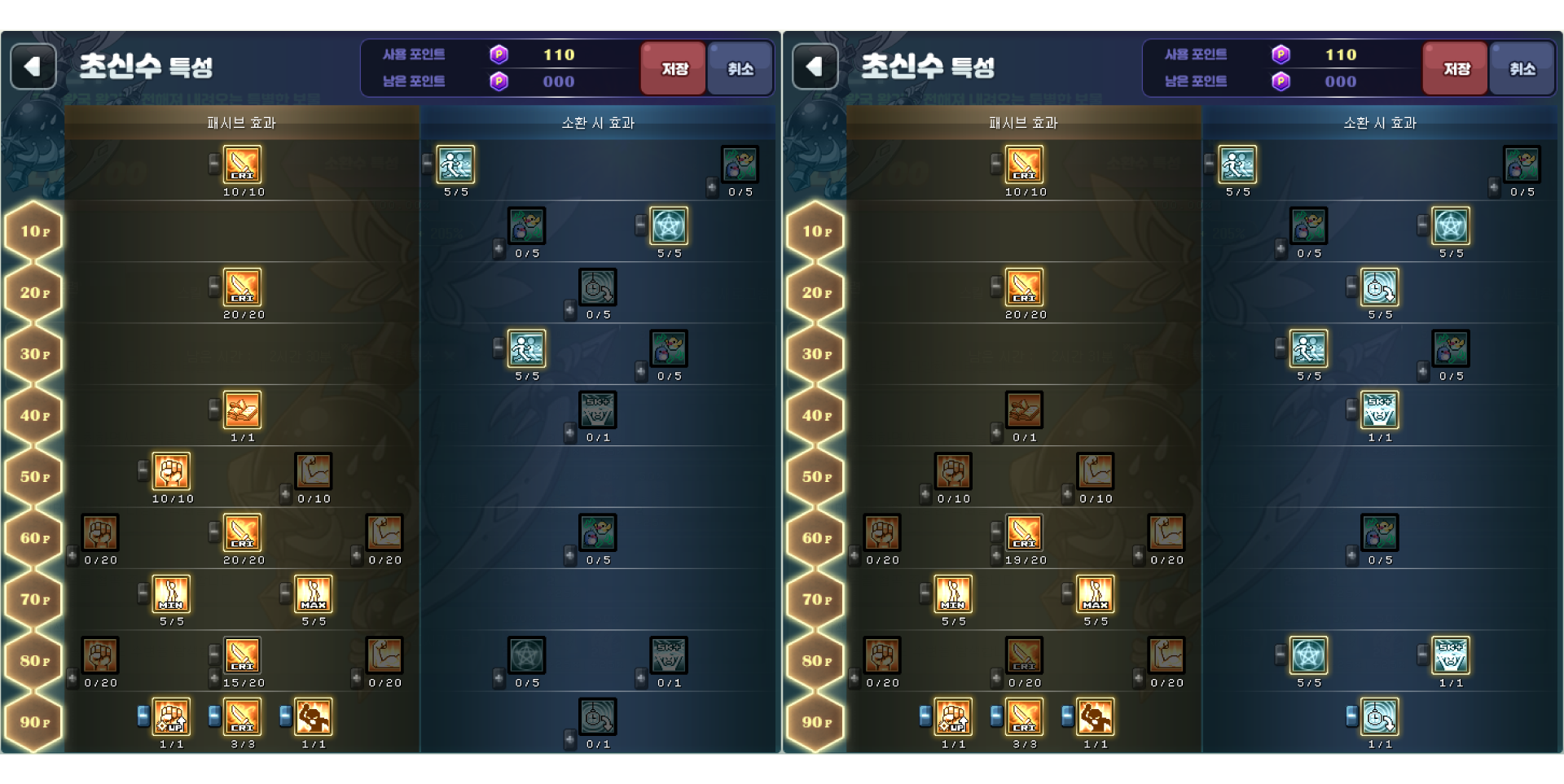Select the fist skill showing 0/10
This screenshot has width=1564, height=784.
[x=953, y=471]
